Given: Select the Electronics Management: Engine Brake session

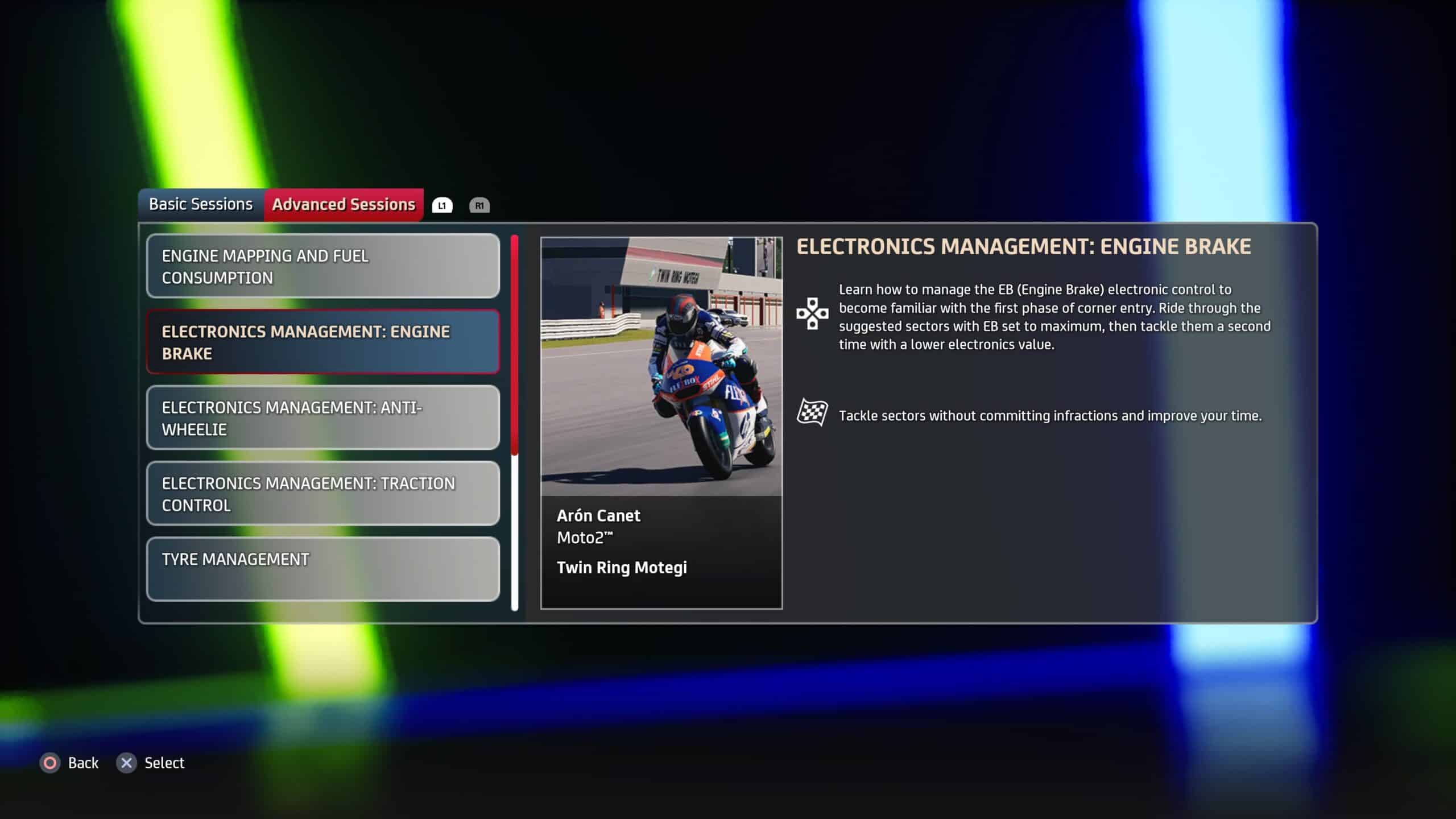Looking at the screenshot, I should click(322, 342).
